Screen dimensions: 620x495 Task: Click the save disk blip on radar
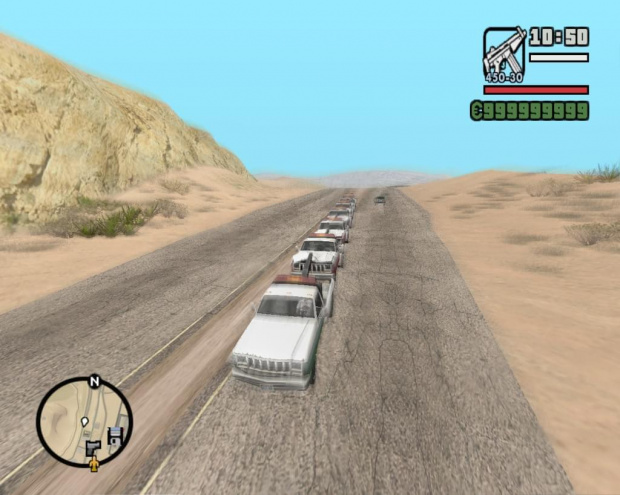(x=114, y=436)
